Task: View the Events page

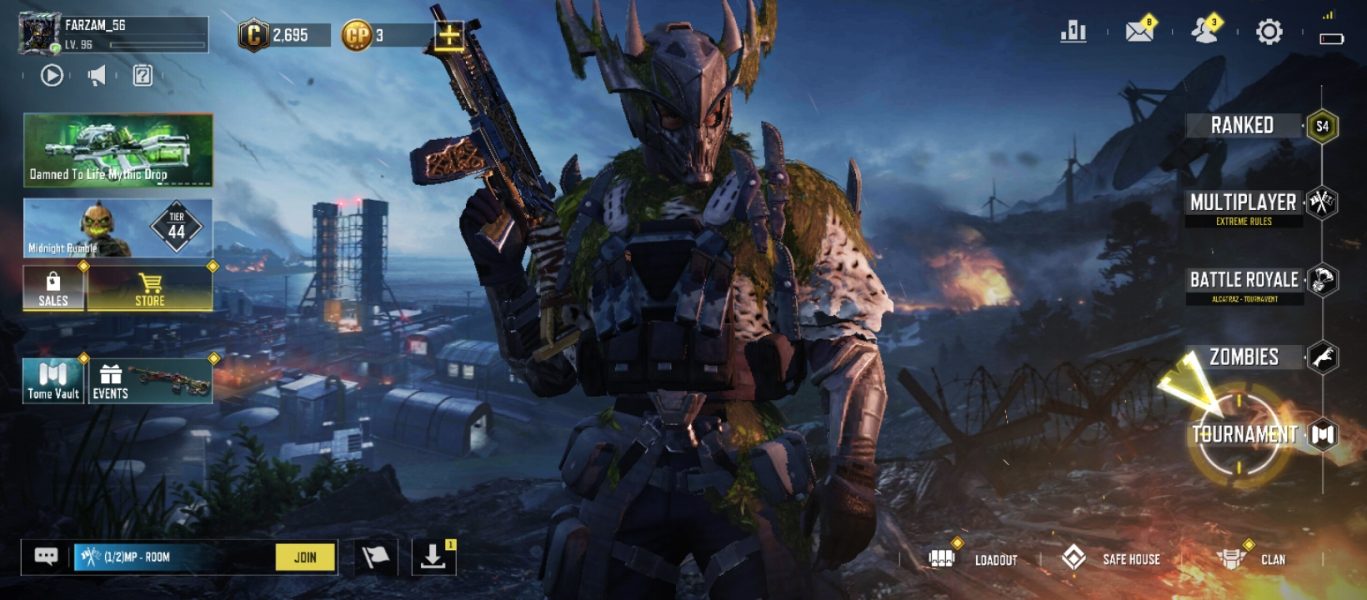Action: pos(151,381)
